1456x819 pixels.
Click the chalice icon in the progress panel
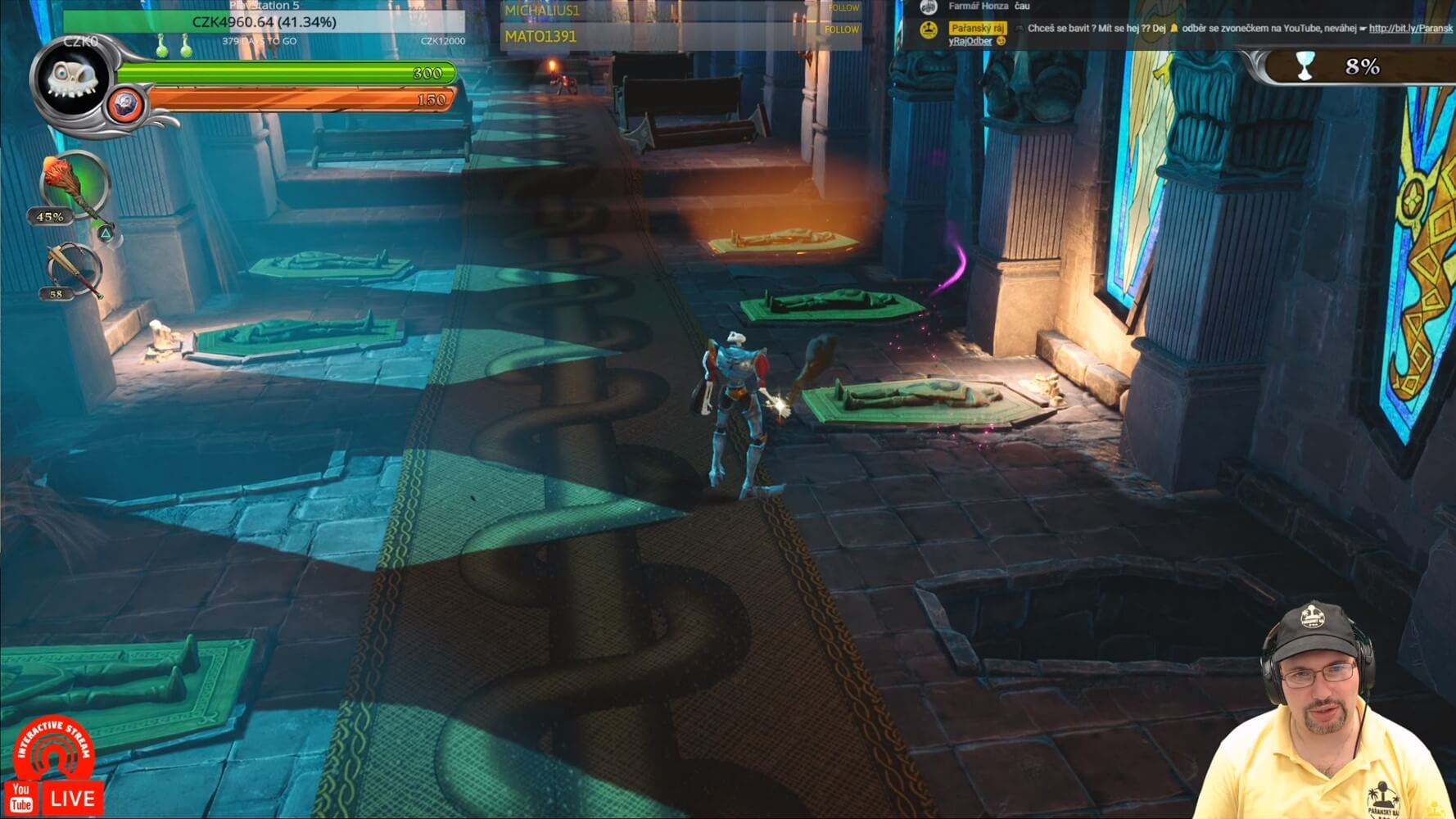click(1305, 66)
